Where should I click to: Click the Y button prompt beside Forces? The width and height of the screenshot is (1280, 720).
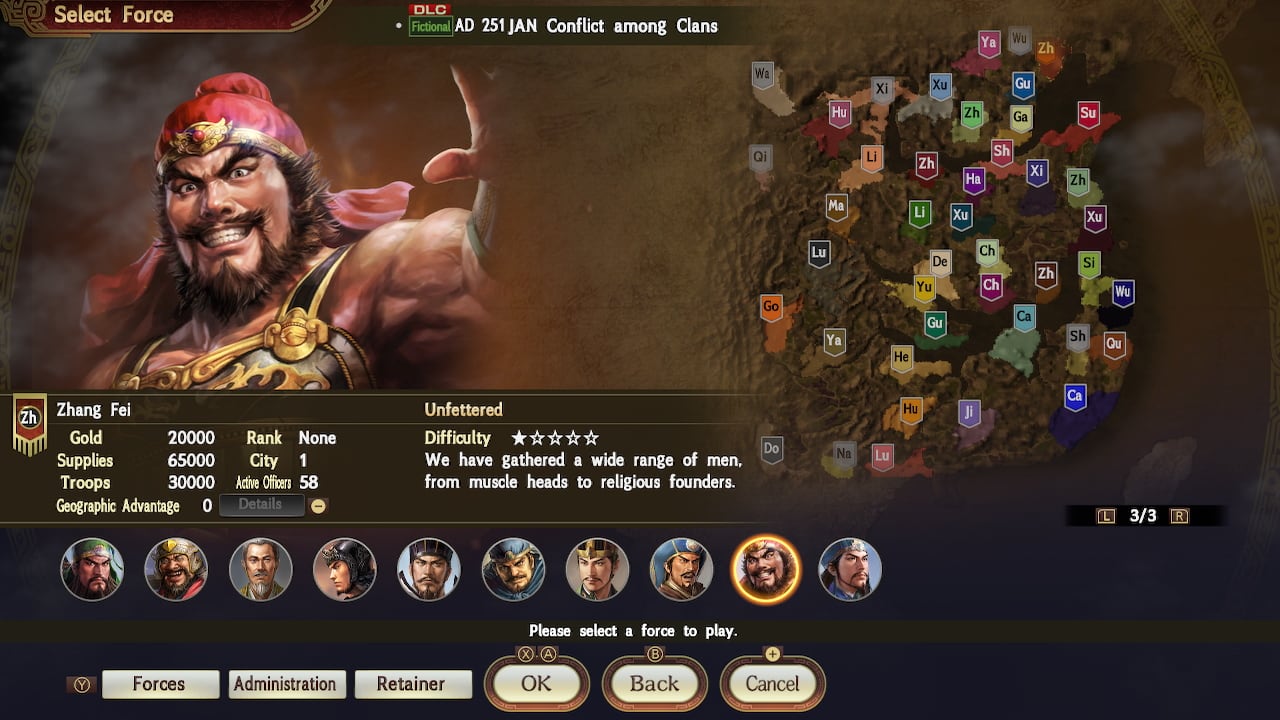[81, 684]
